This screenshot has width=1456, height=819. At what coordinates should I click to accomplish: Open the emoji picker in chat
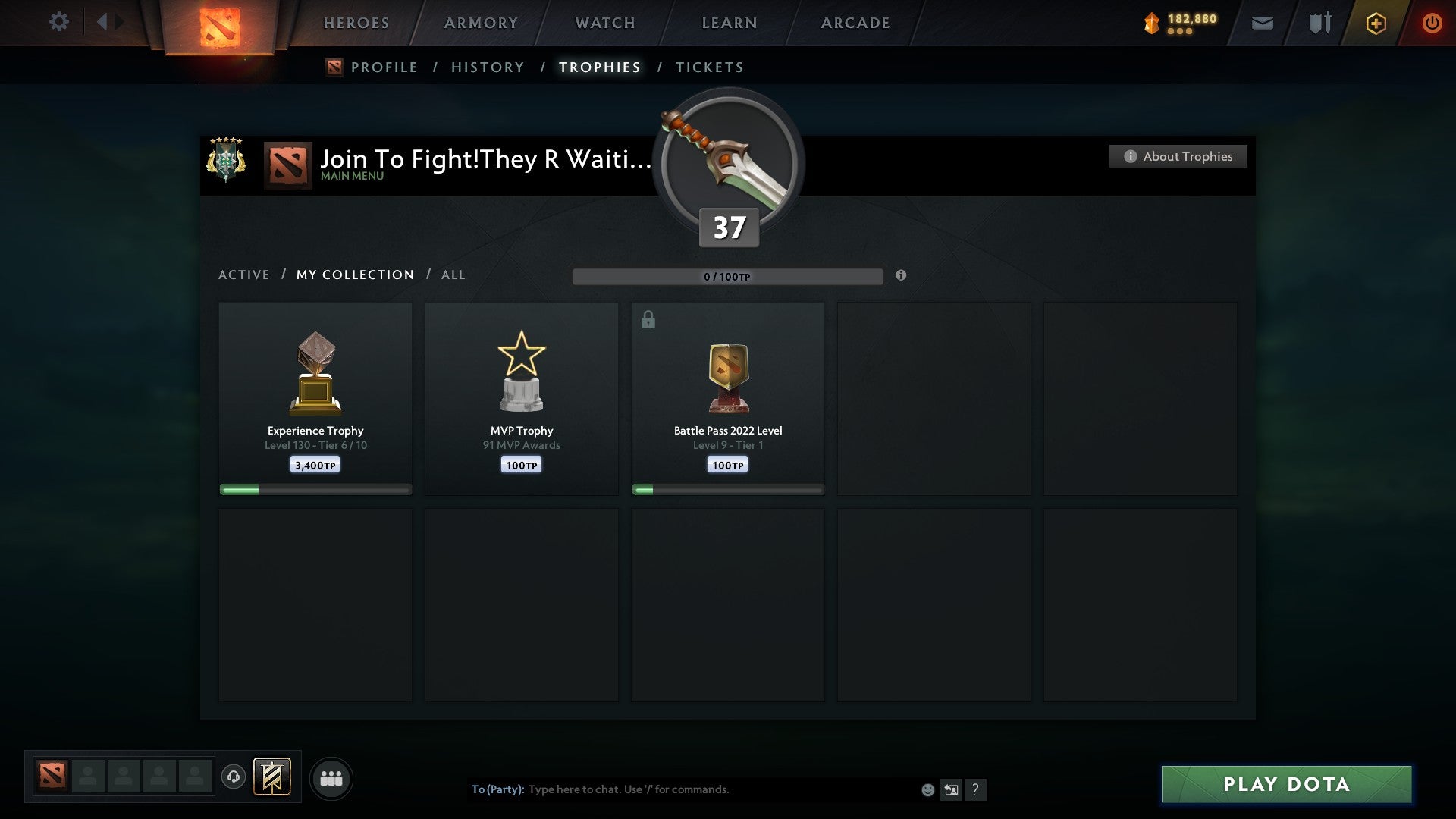tap(927, 789)
